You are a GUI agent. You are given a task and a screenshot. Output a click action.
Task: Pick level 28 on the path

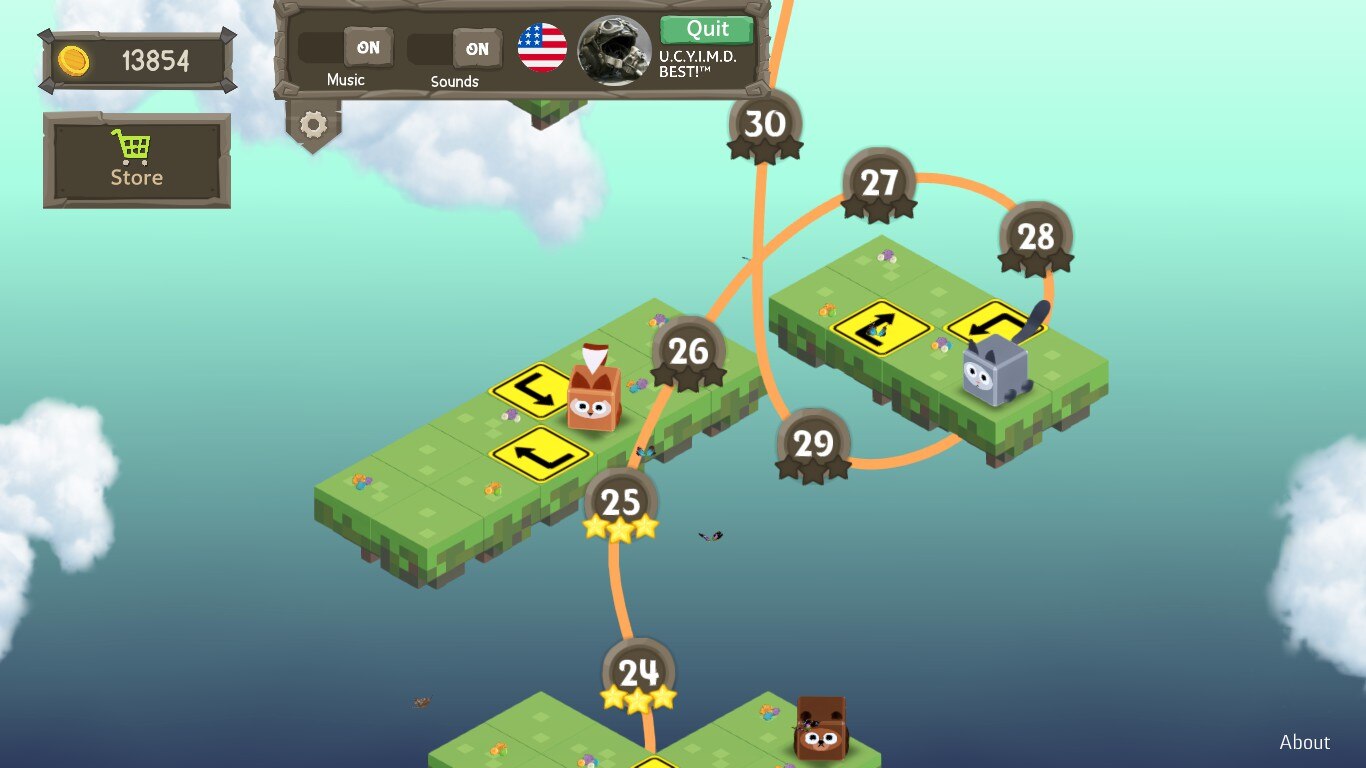pos(1035,238)
